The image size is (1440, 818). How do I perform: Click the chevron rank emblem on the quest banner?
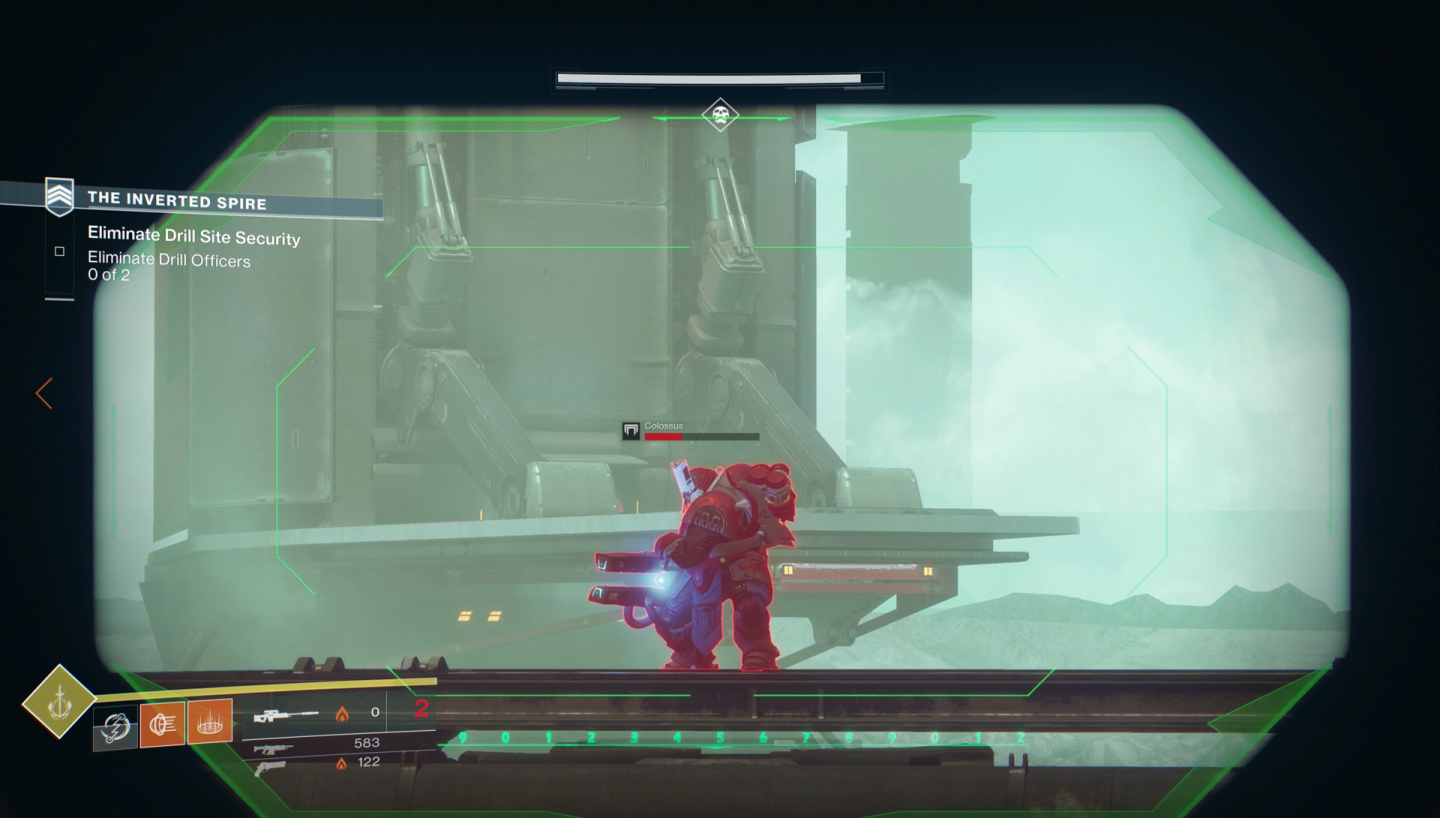coord(60,196)
